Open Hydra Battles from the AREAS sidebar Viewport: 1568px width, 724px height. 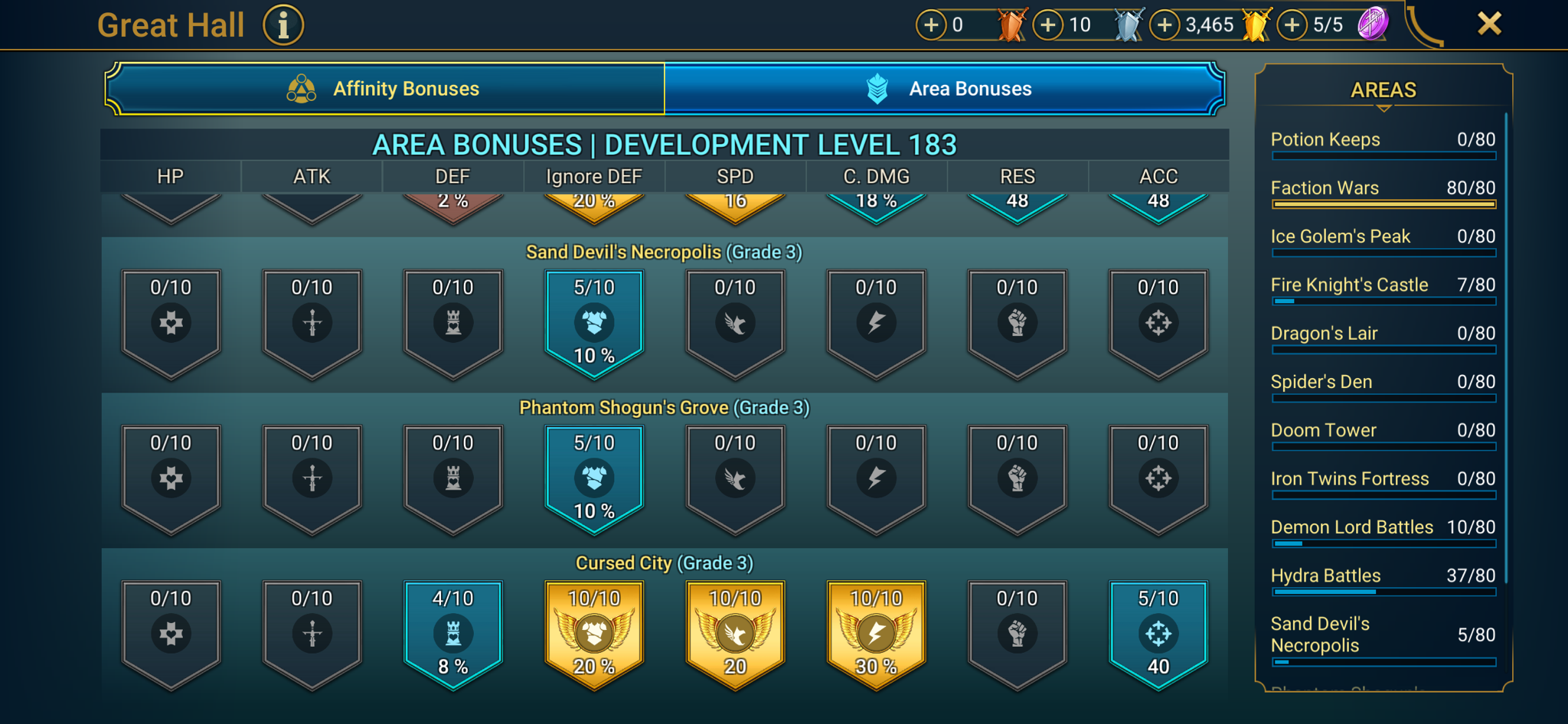point(1383,577)
